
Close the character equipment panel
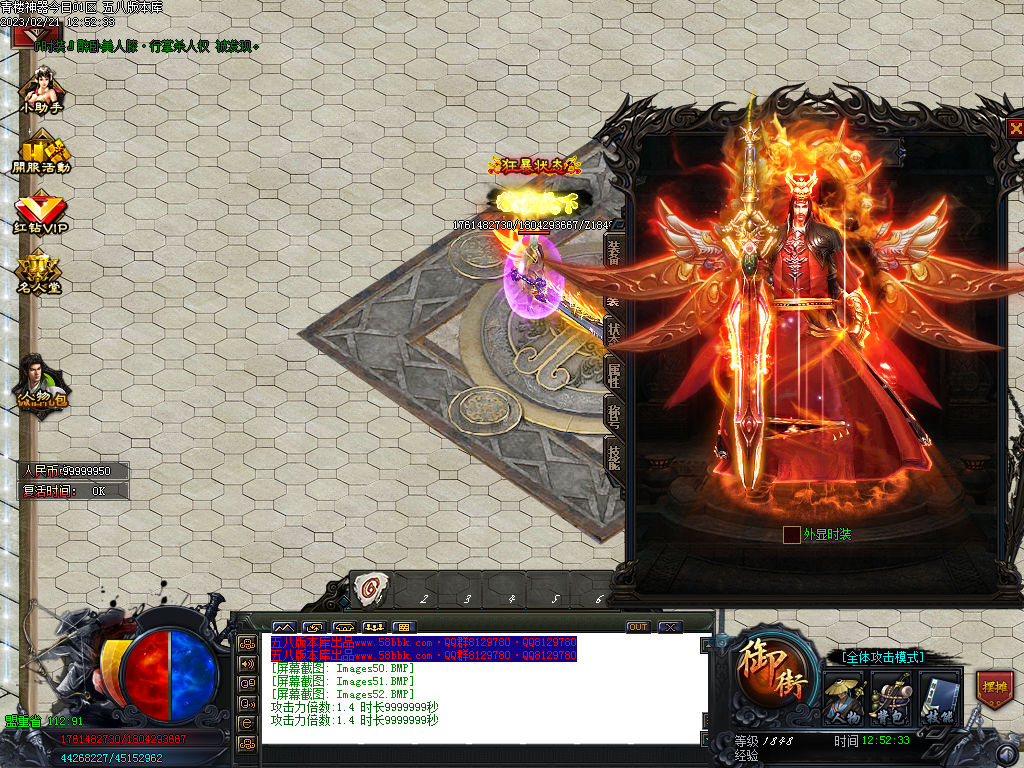tap(1014, 128)
